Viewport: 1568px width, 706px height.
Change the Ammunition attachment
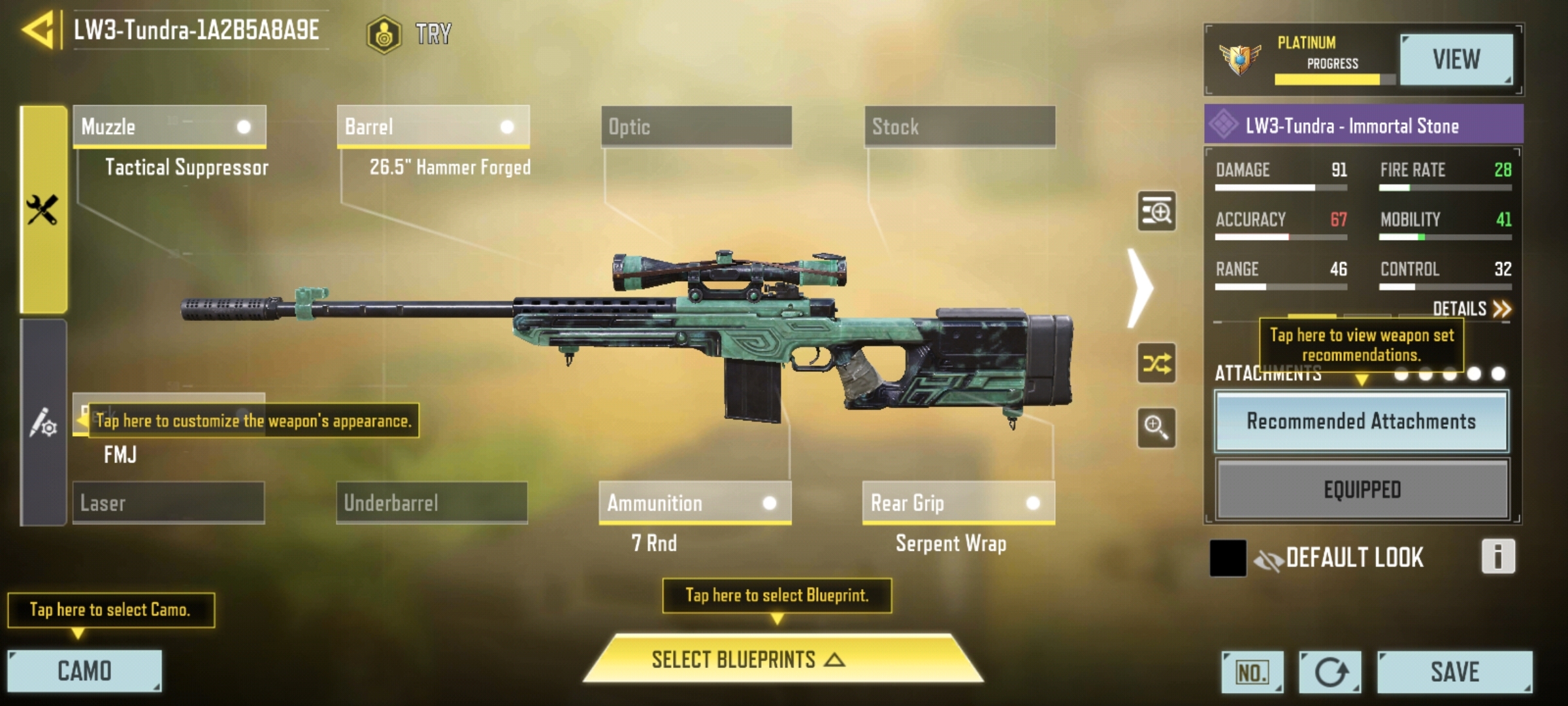695,503
